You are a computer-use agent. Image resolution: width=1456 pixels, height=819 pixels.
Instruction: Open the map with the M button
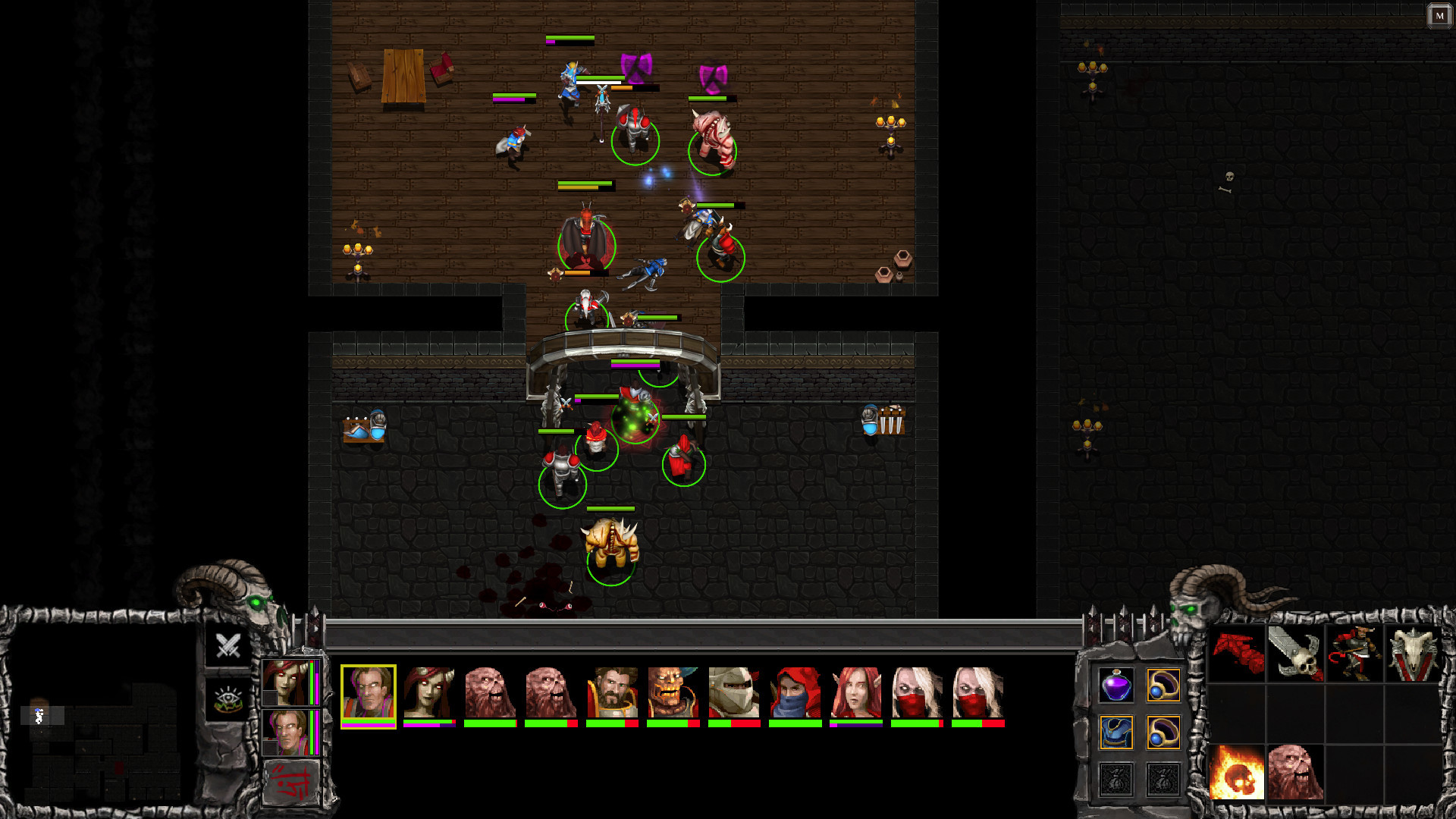pos(1439,16)
